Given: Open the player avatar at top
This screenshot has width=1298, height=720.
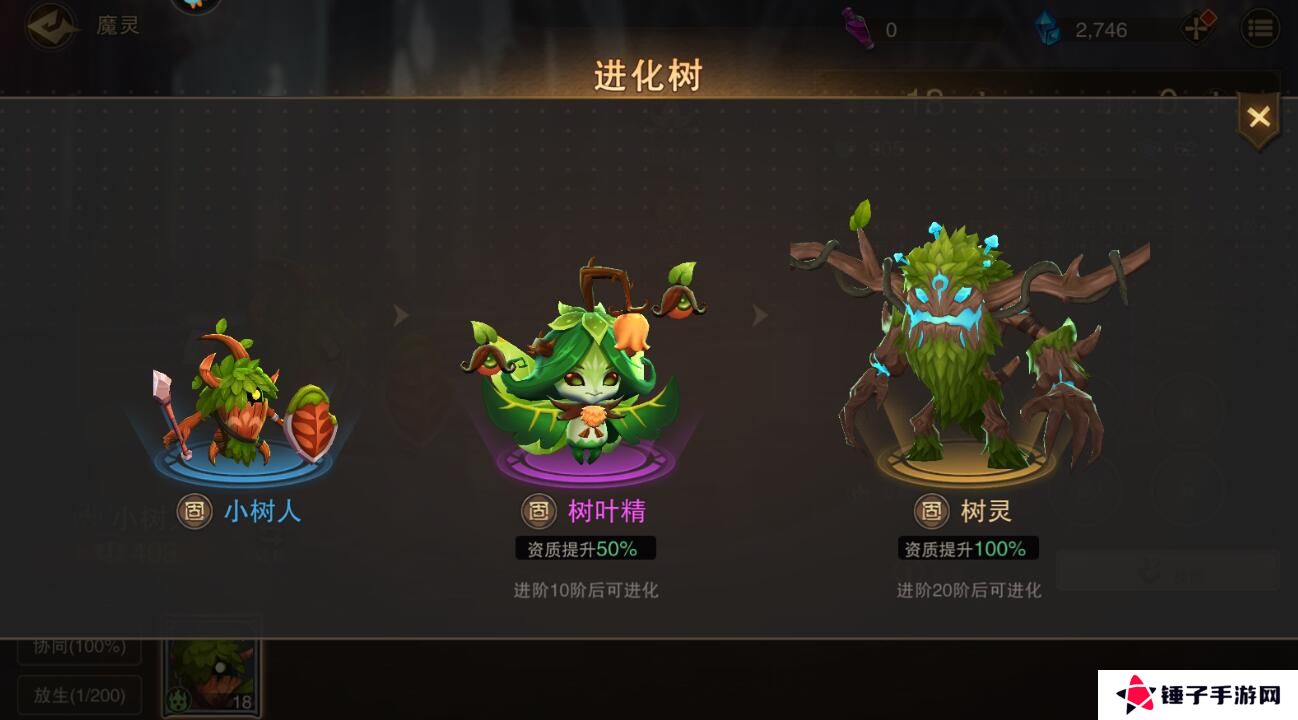Looking at the screenshot, I should coord(196,8).
